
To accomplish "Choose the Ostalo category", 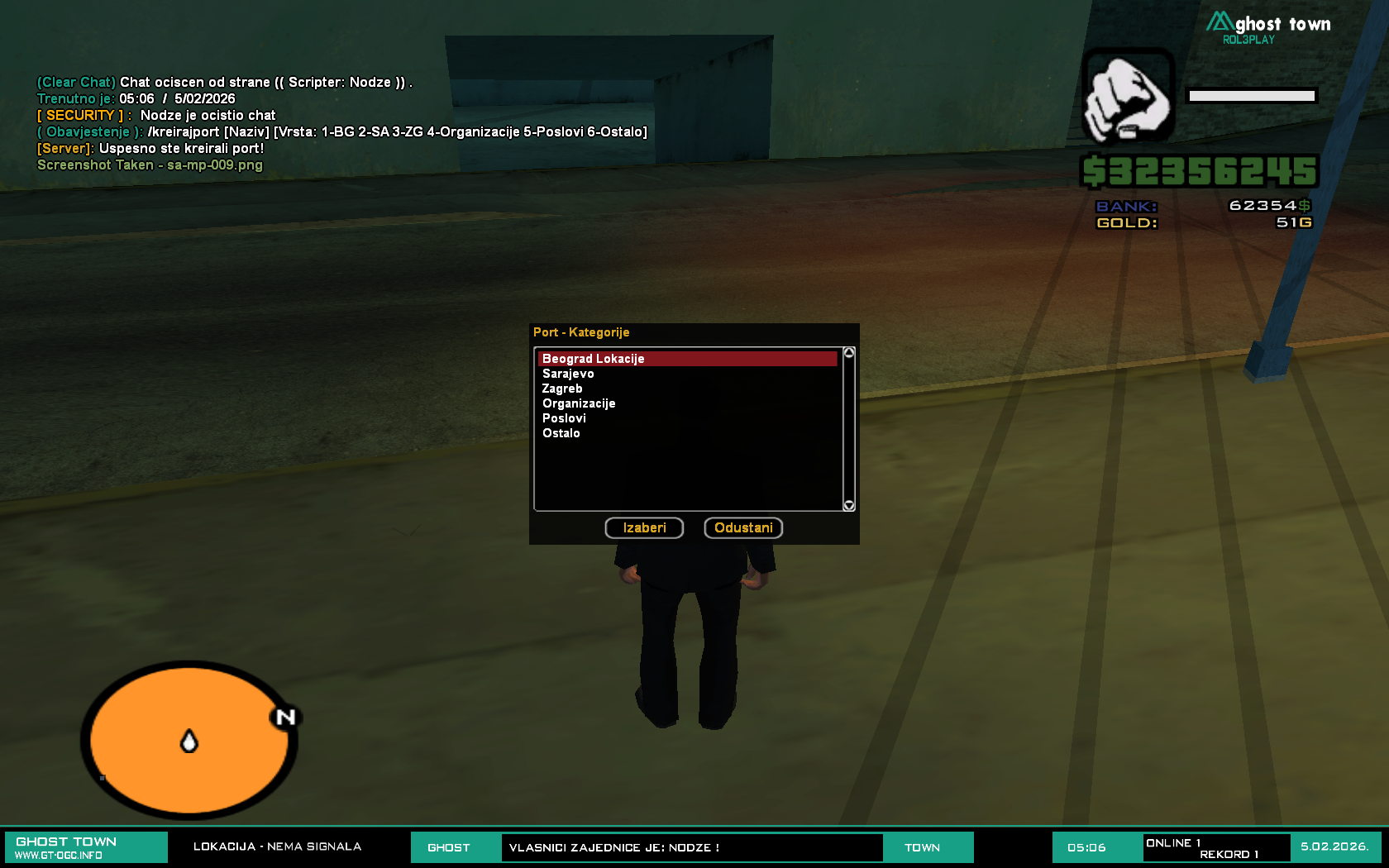I will pos(561,433).
